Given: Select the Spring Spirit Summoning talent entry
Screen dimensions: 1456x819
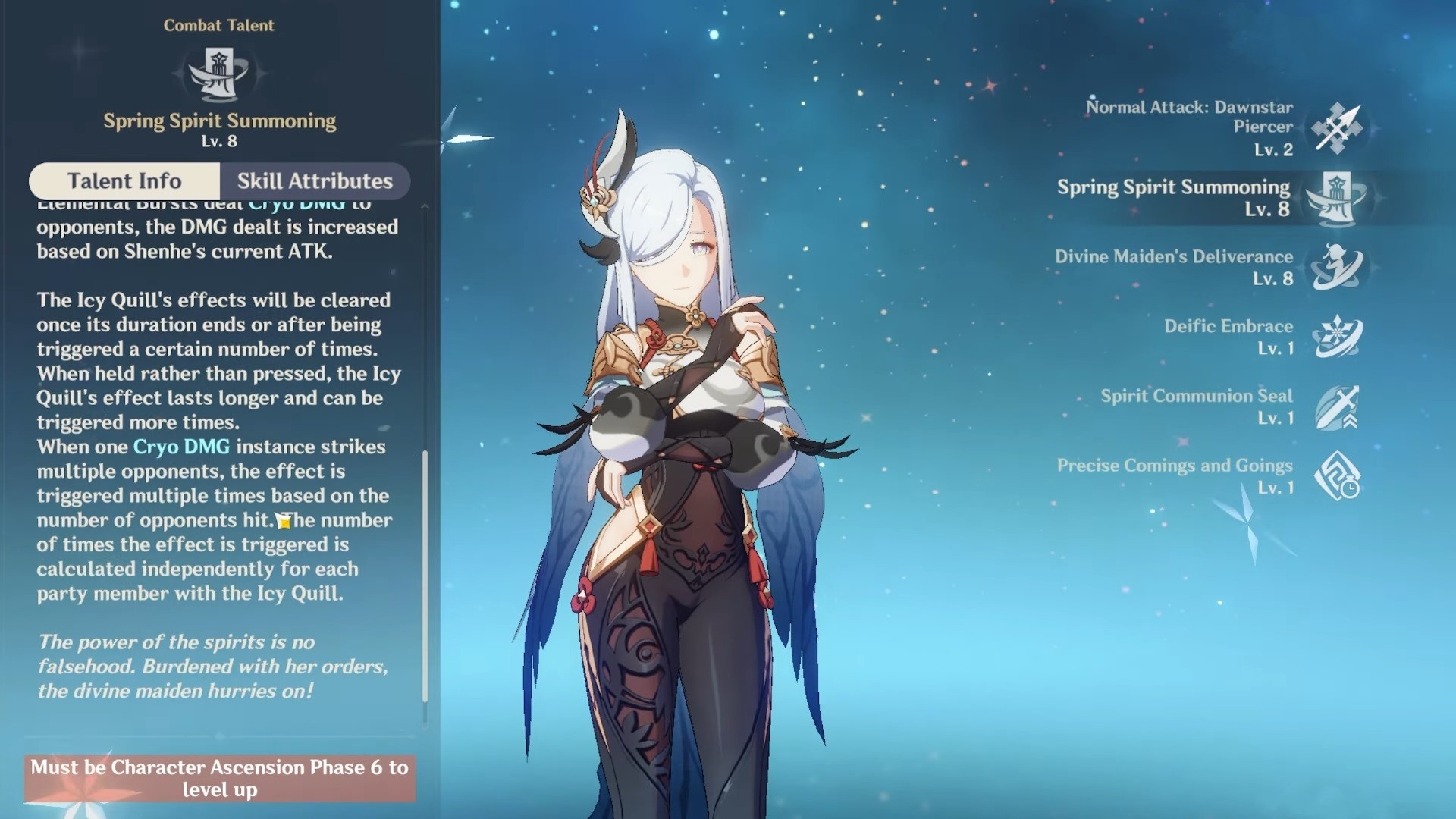Looking at the screenshot, I should point(1337,198).
